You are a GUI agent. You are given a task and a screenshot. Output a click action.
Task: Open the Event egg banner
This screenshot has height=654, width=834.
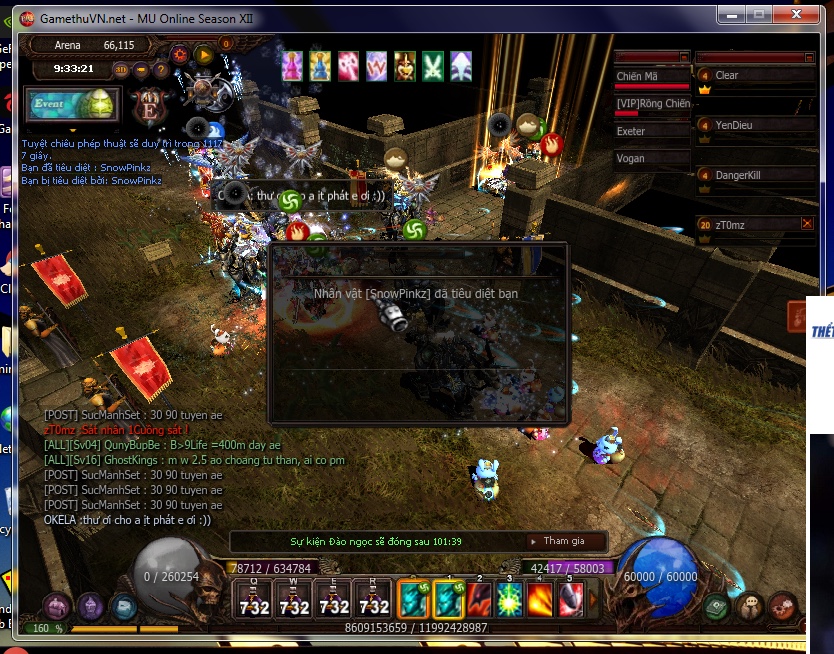[72, 105]
